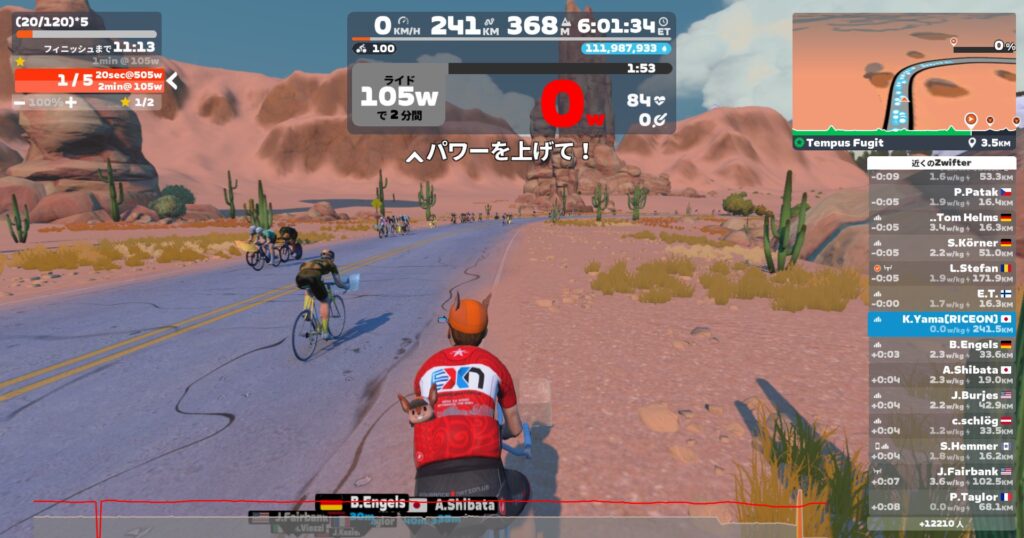View B.Engels in the rider list
The width and height of the screenshot is (1024, 538).
941,349
